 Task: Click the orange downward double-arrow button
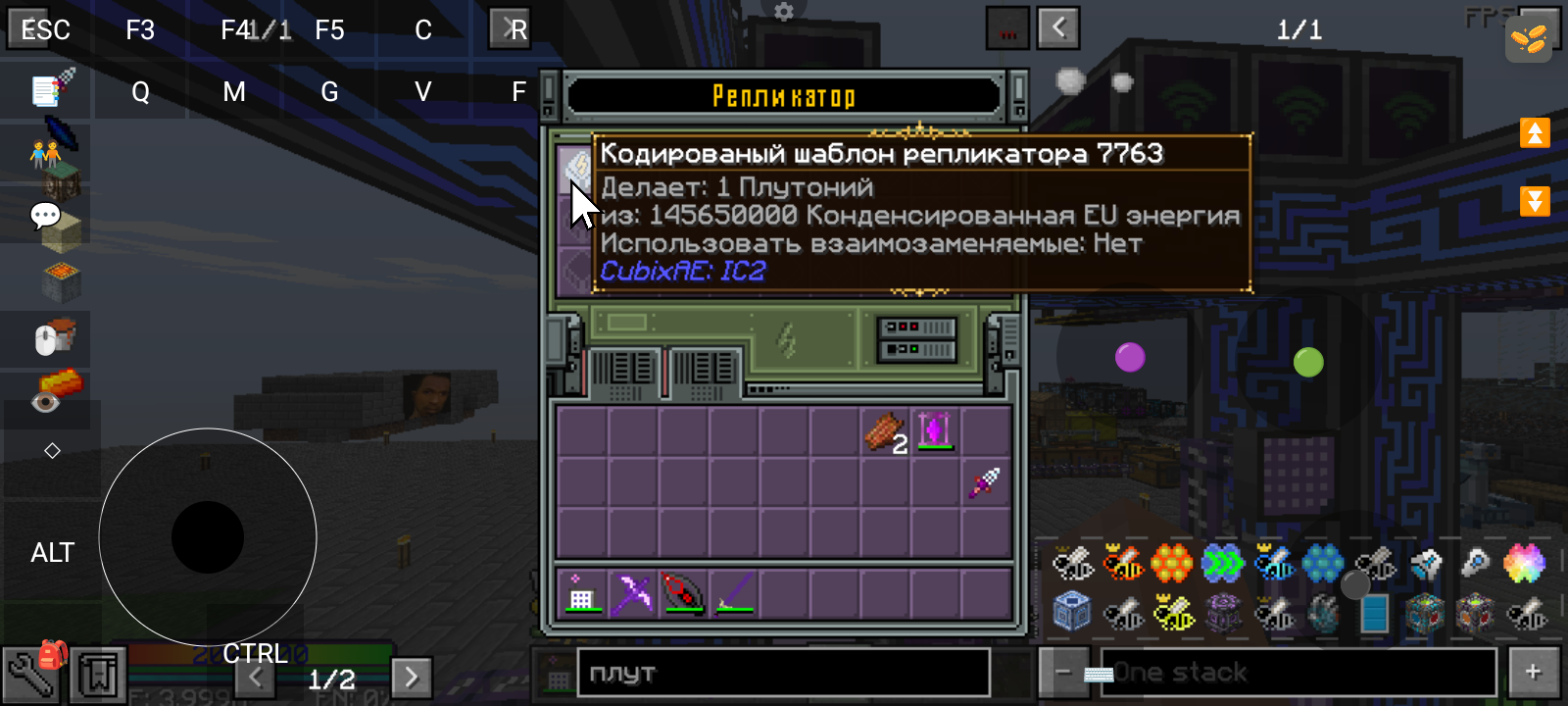(1535, 201)
